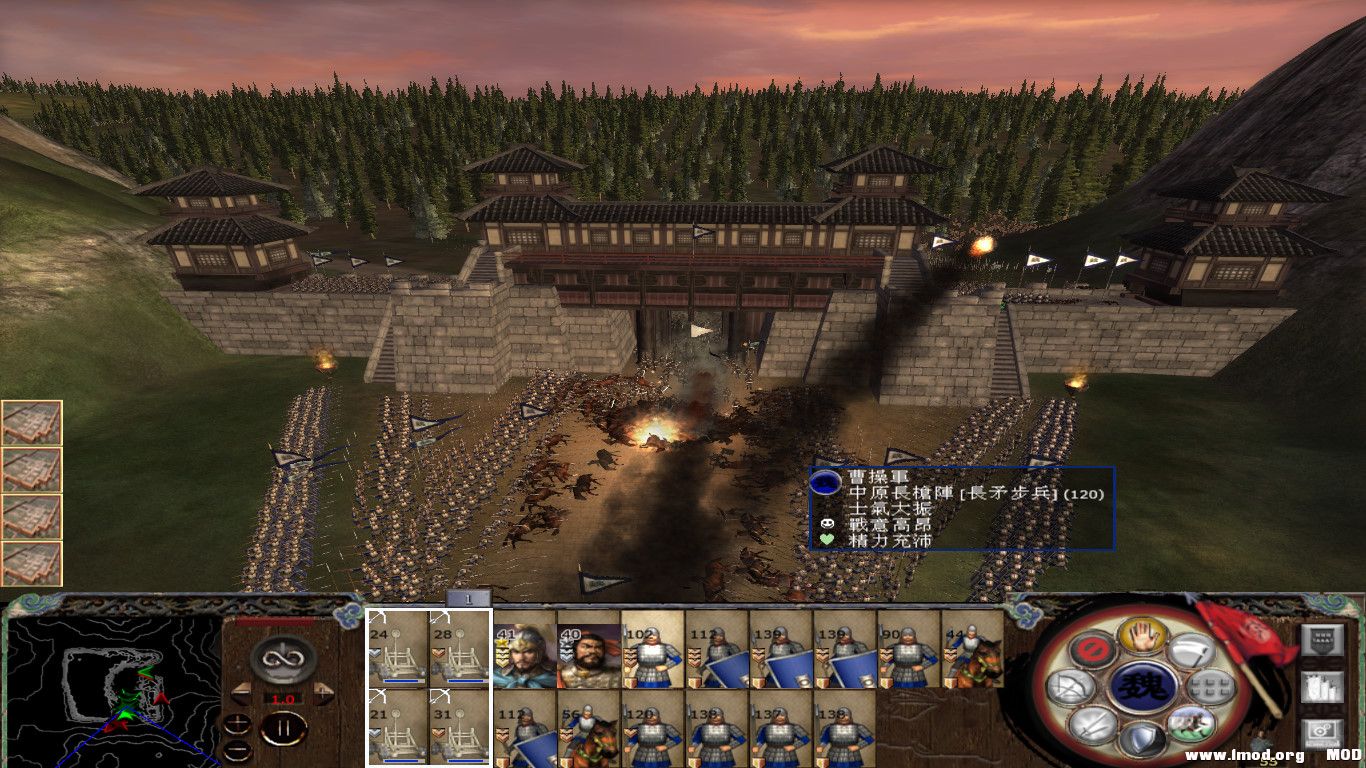Select the cavalry unit card numbered 44
This screenshot has height=768, width=1366.
pos(972,656)
